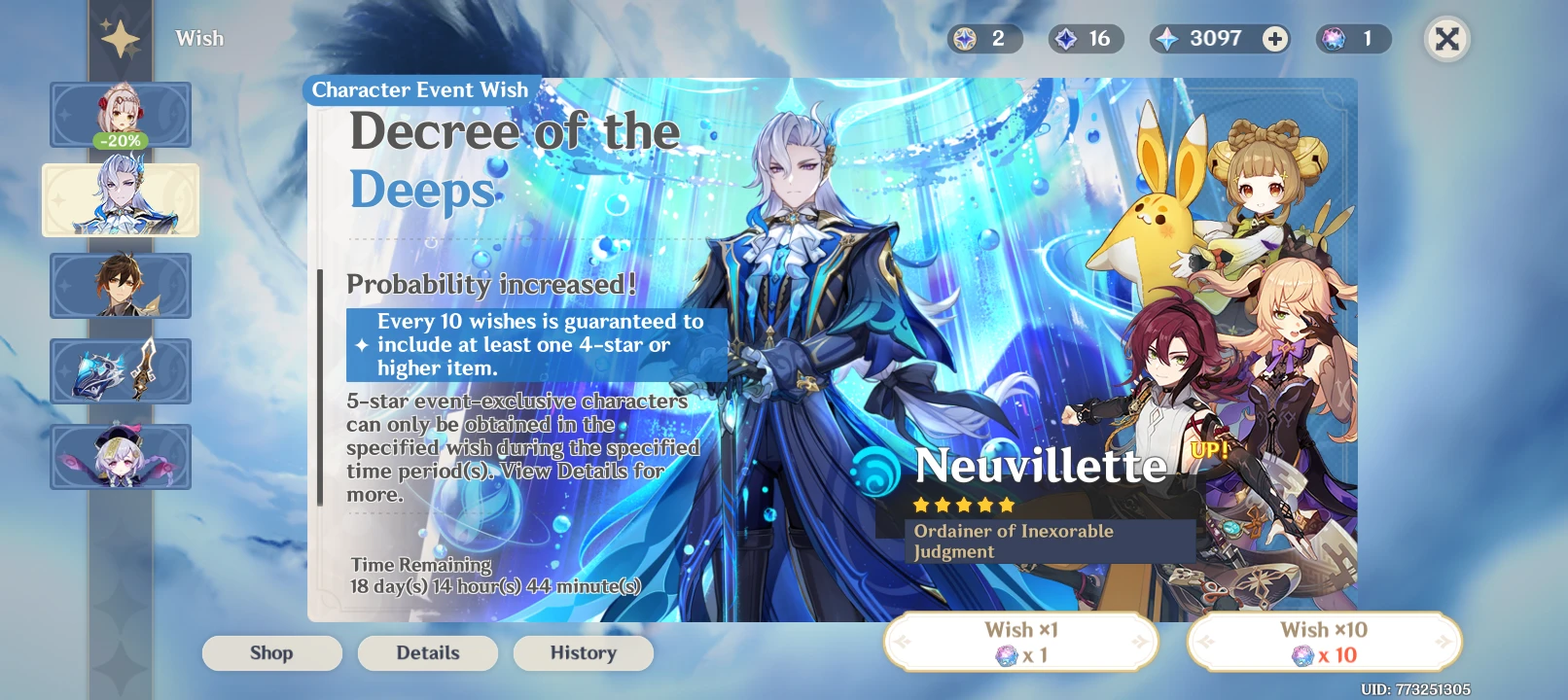
Task: Select the topmost banner with -20% label
Action: [121, 114]
